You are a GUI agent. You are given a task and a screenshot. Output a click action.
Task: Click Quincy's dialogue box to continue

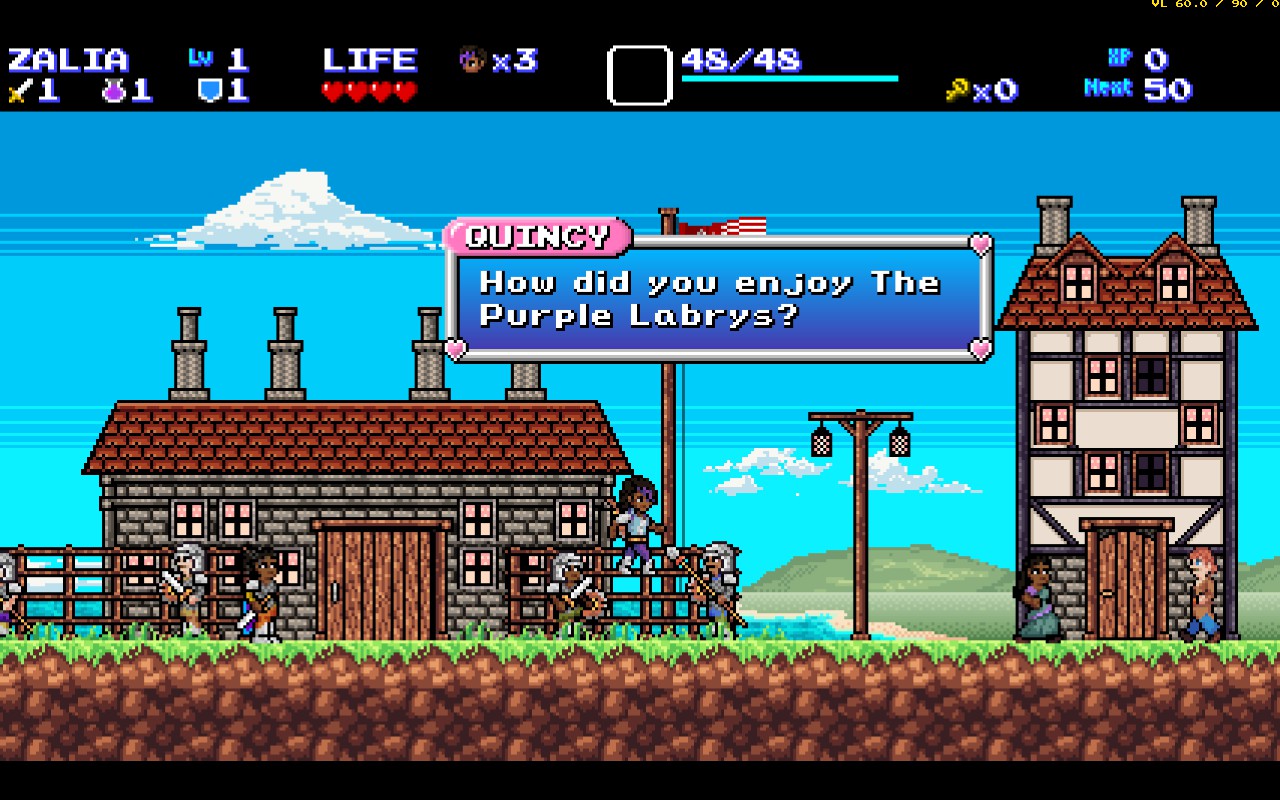pos(720,298)
